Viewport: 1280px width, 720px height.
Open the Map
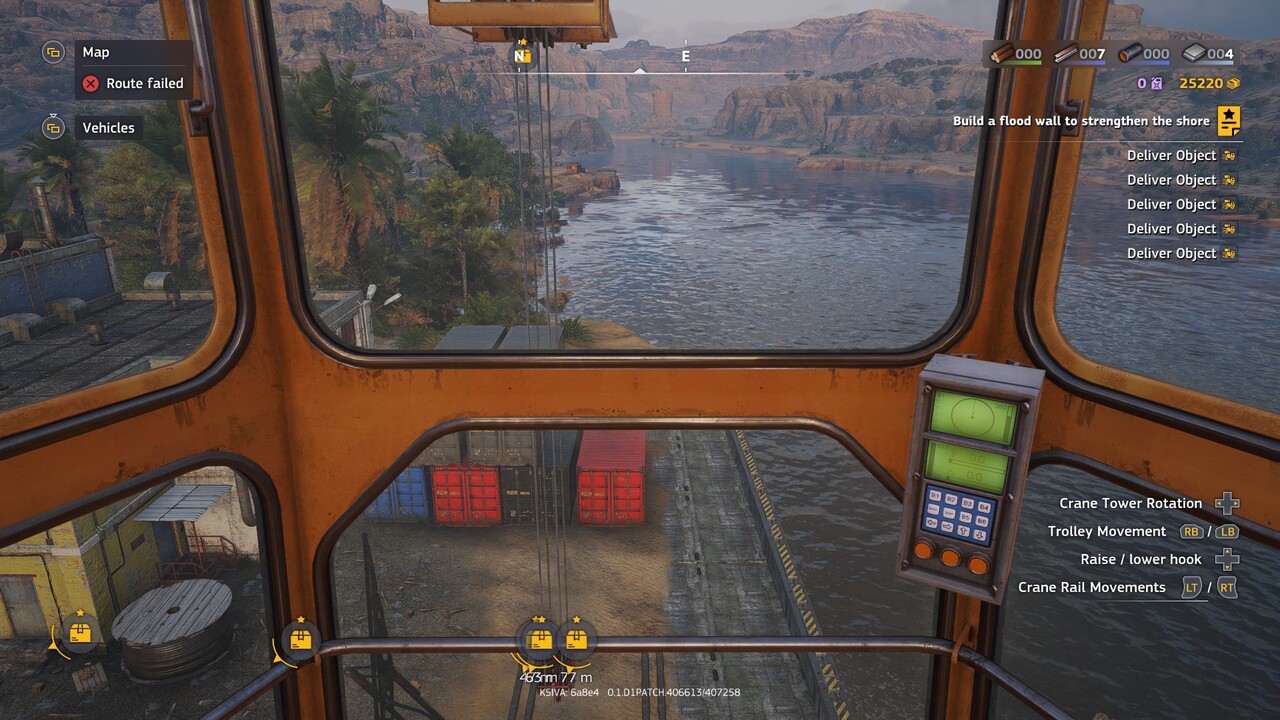tap(96, 52)
